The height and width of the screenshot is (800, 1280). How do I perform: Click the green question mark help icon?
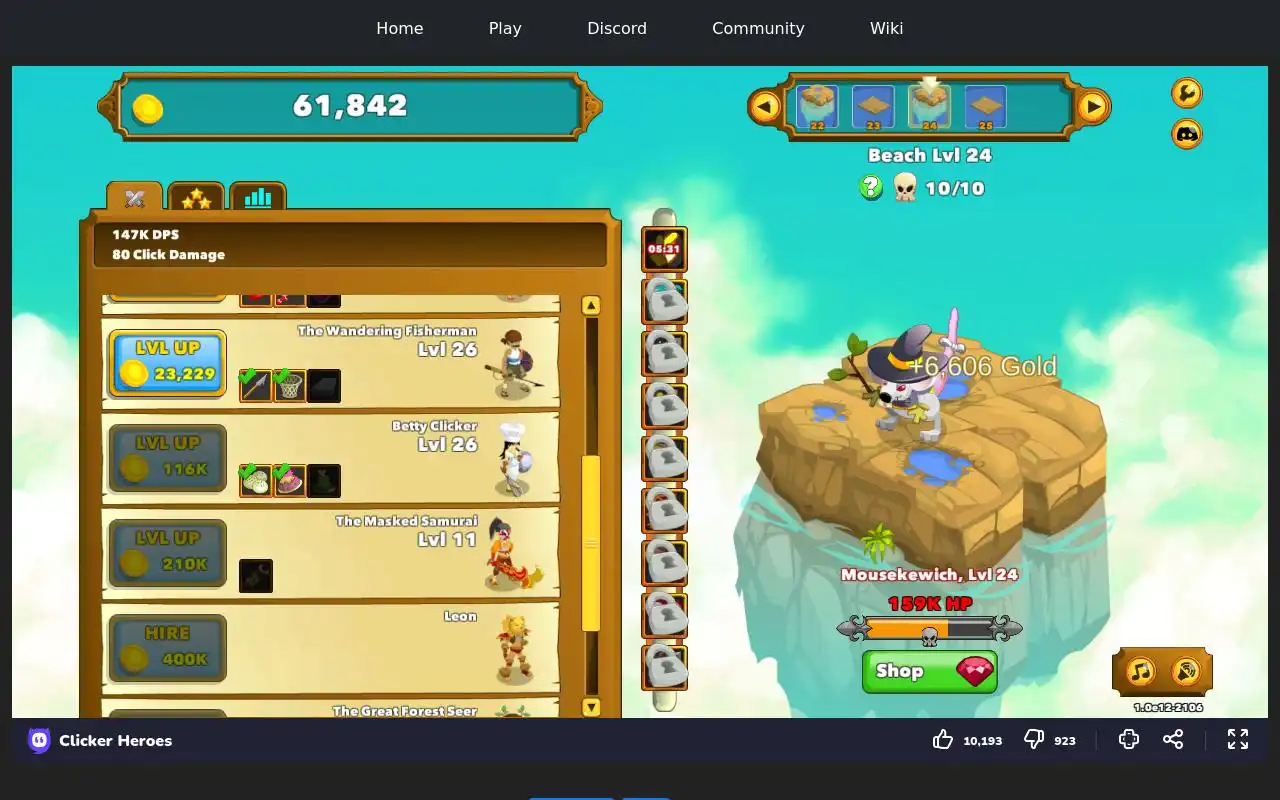(871, 187)
